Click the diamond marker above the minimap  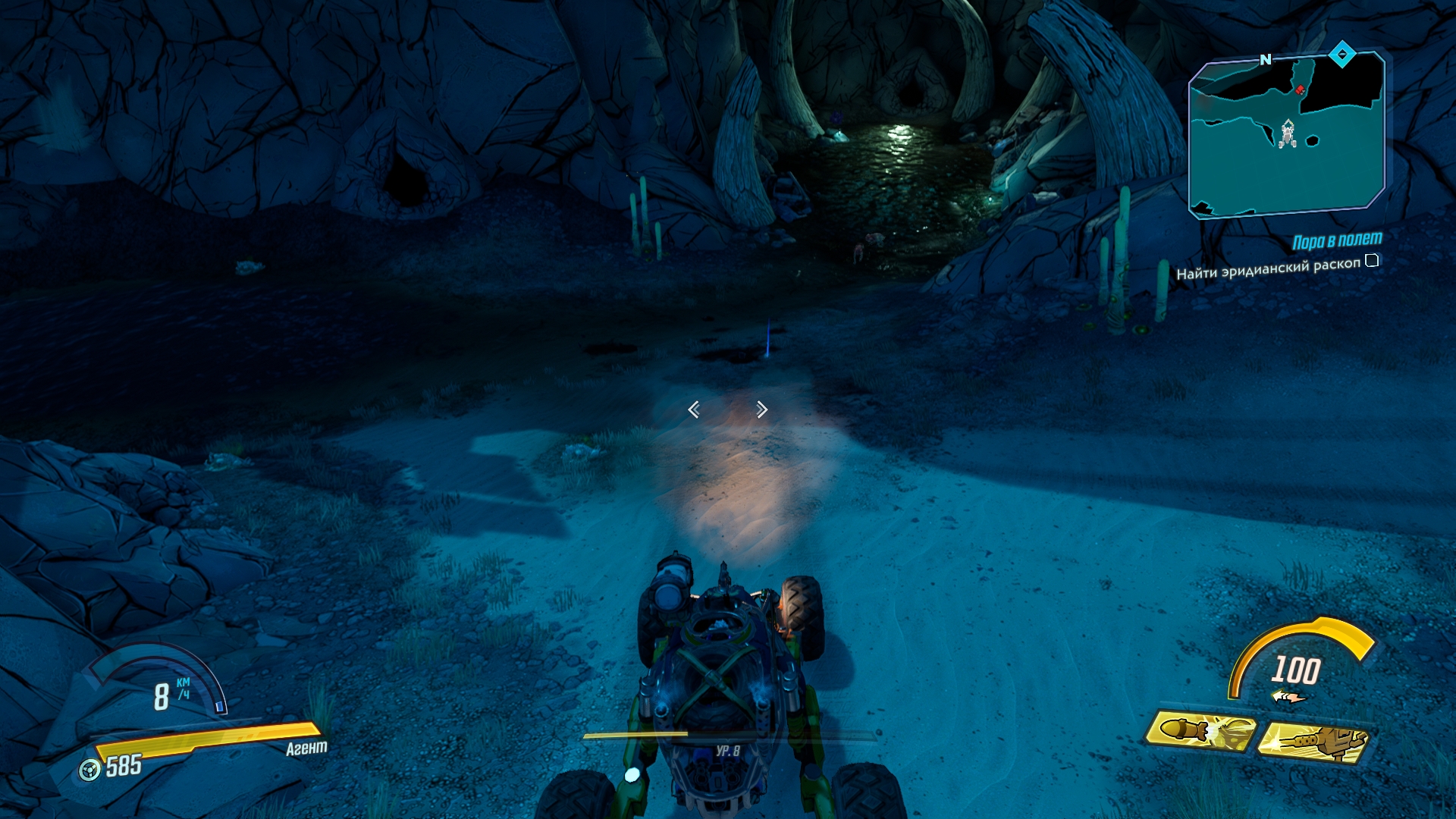[x=1341, y=54]
